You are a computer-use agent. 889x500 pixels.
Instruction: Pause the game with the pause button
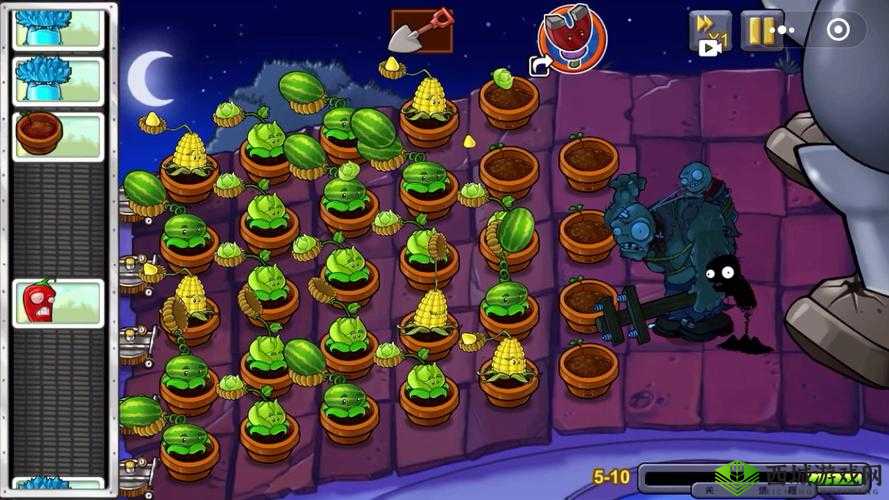758,31
